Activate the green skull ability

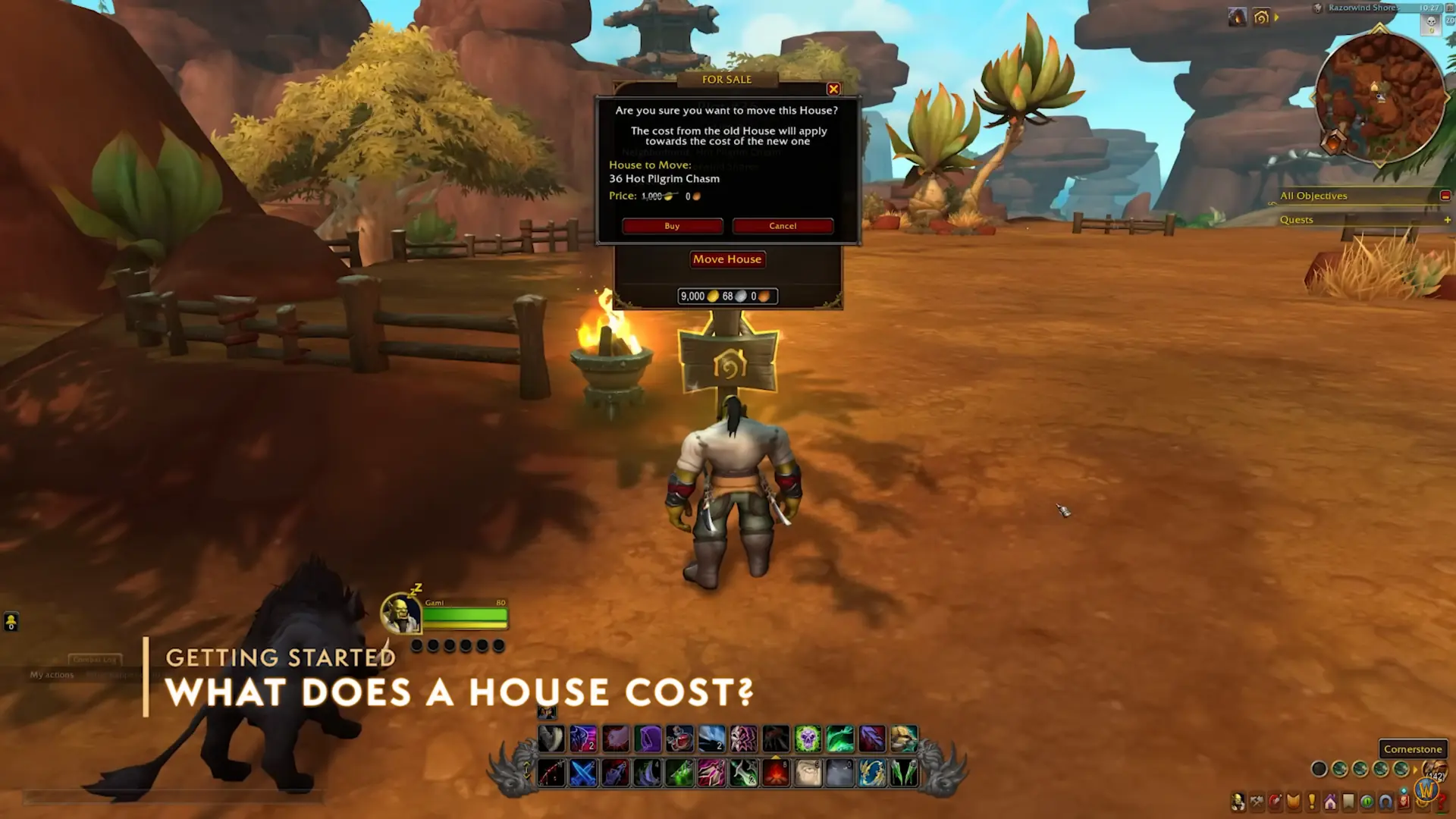(808, 738)
